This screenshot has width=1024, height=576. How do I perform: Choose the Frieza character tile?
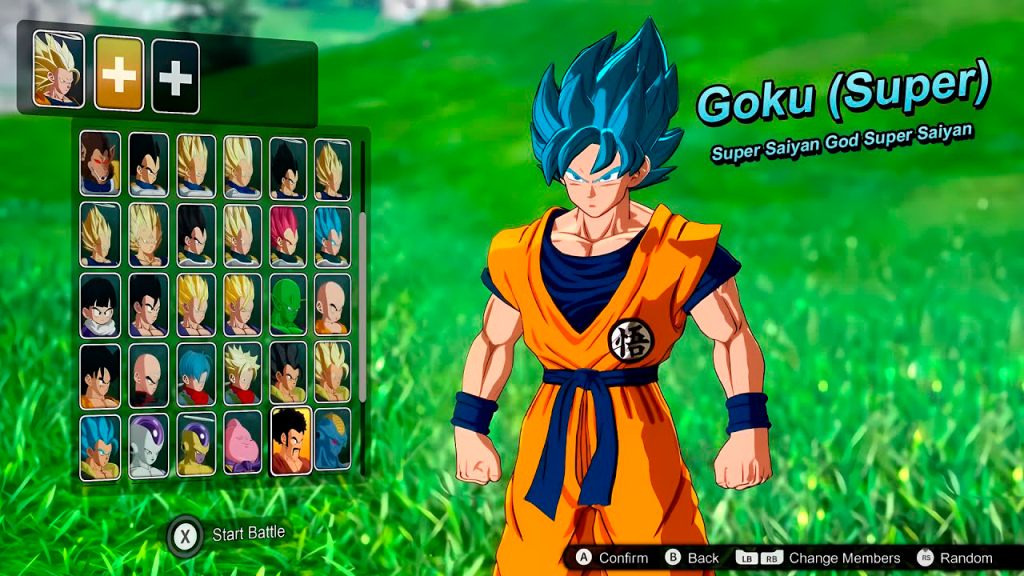point(149,447)
